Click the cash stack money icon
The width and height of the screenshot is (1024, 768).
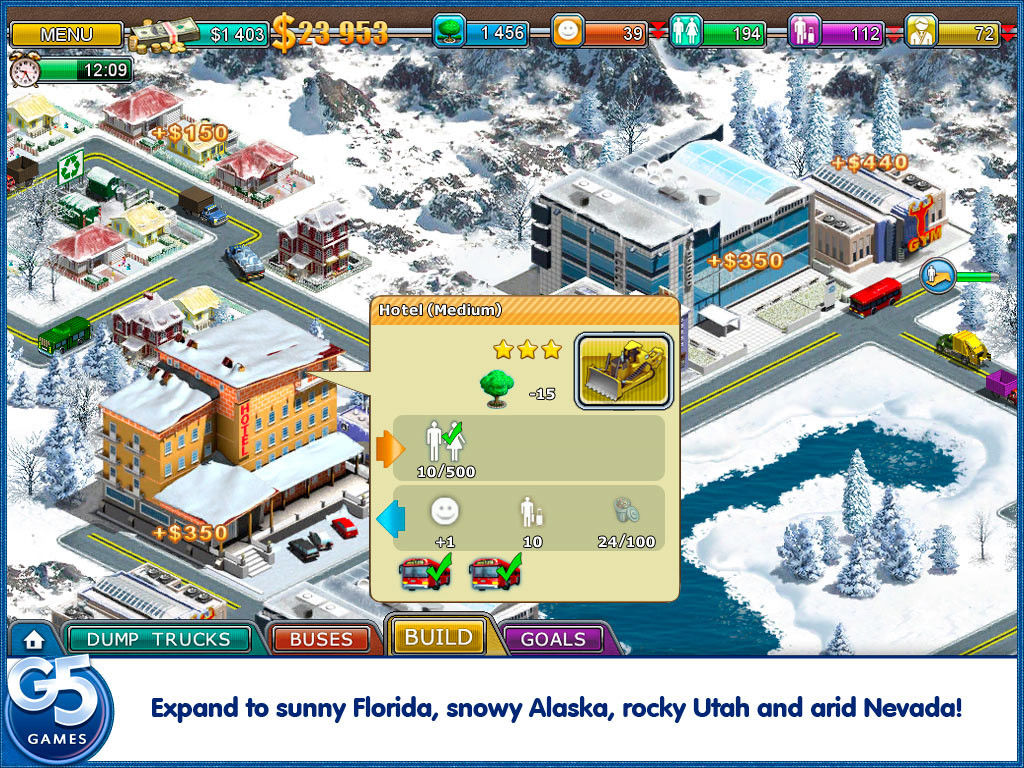pyautogui.click(x=165, y=35)
